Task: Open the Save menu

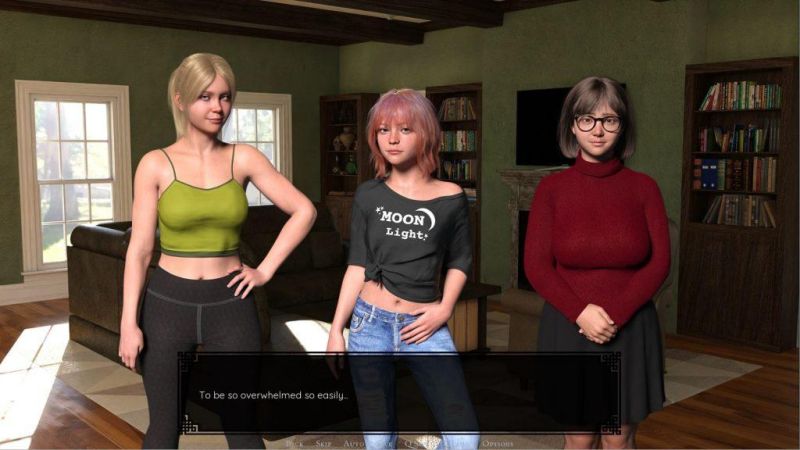Action: (385, 442)
